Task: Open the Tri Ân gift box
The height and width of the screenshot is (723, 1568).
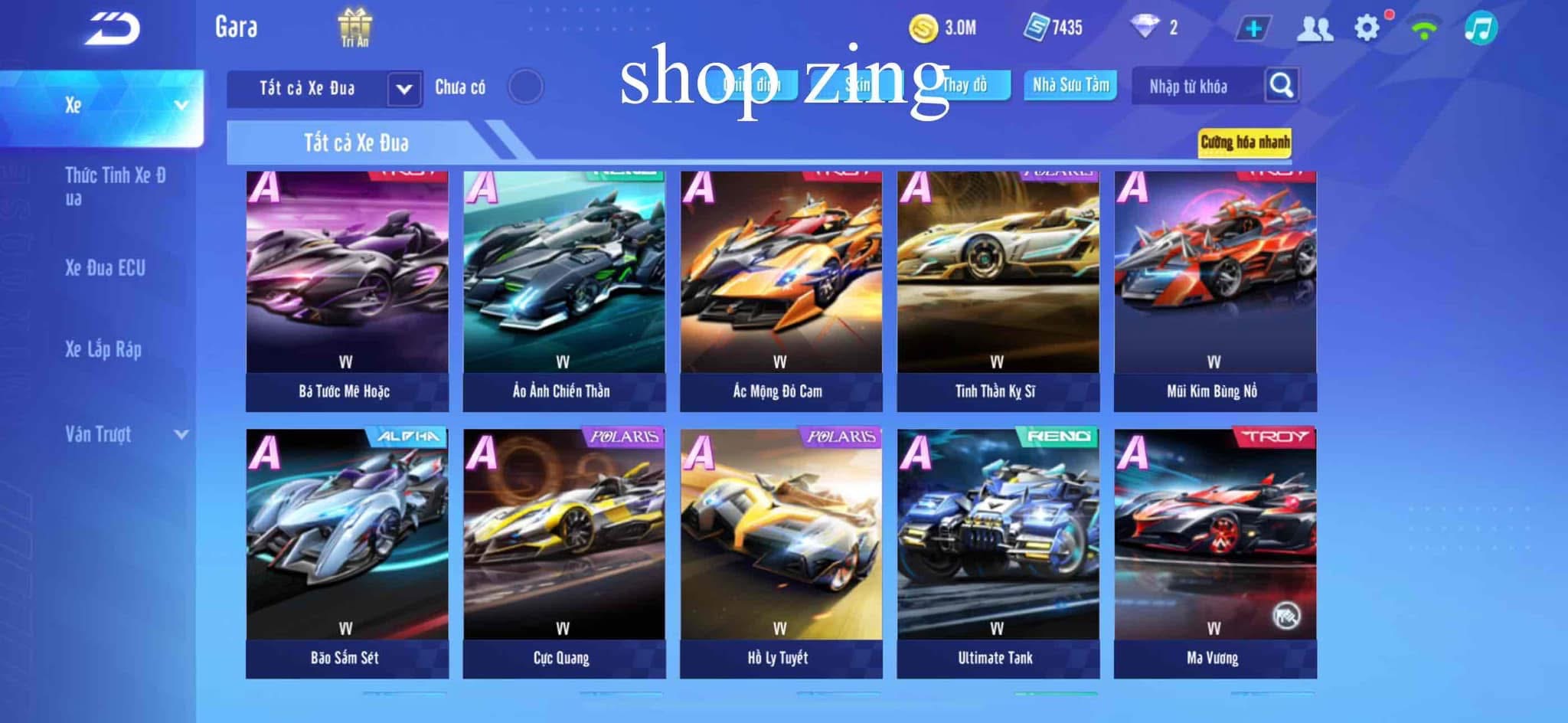Action: [x=354, y=28]
